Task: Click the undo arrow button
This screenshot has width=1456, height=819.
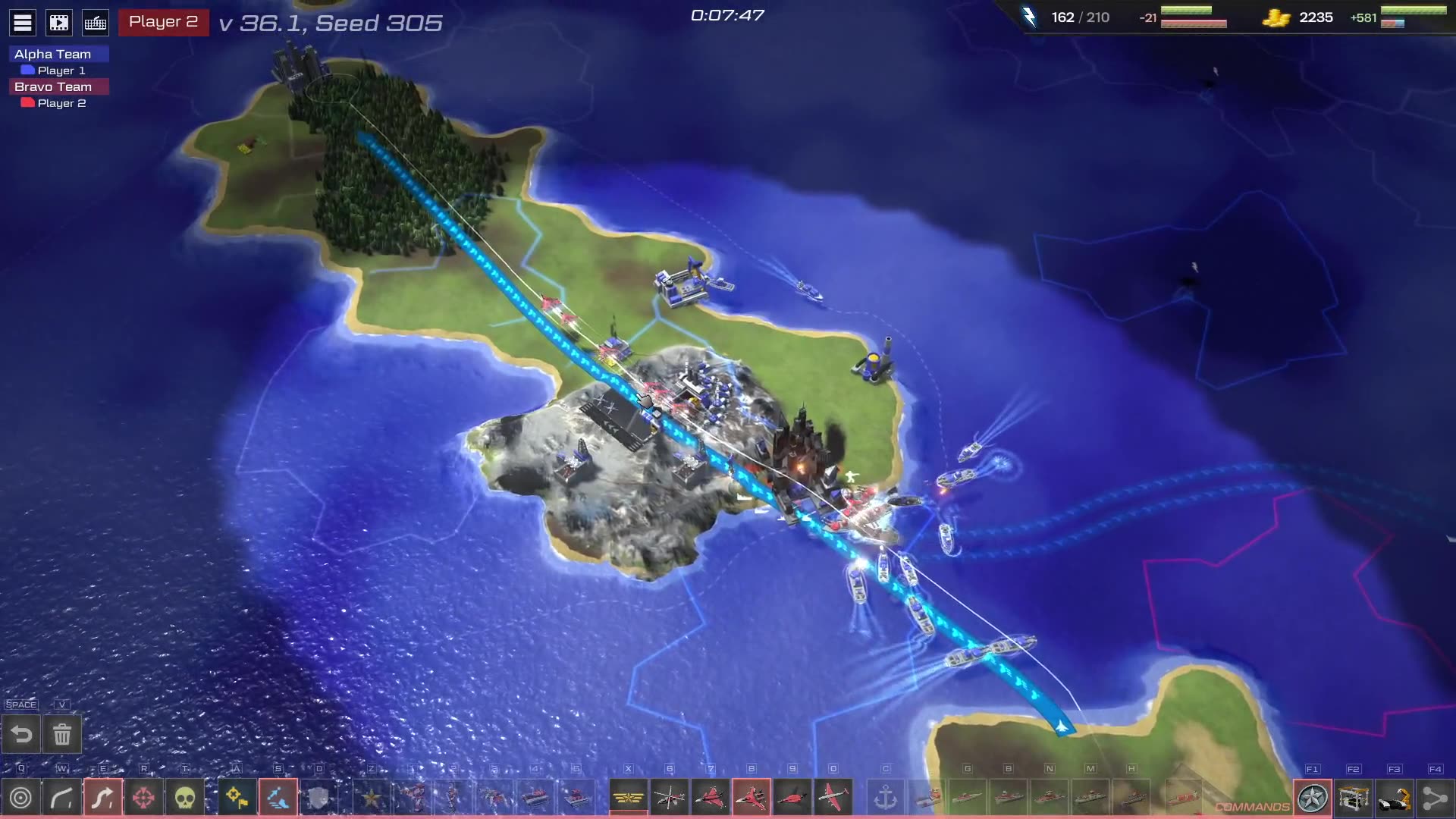Action: coord(21,734)
